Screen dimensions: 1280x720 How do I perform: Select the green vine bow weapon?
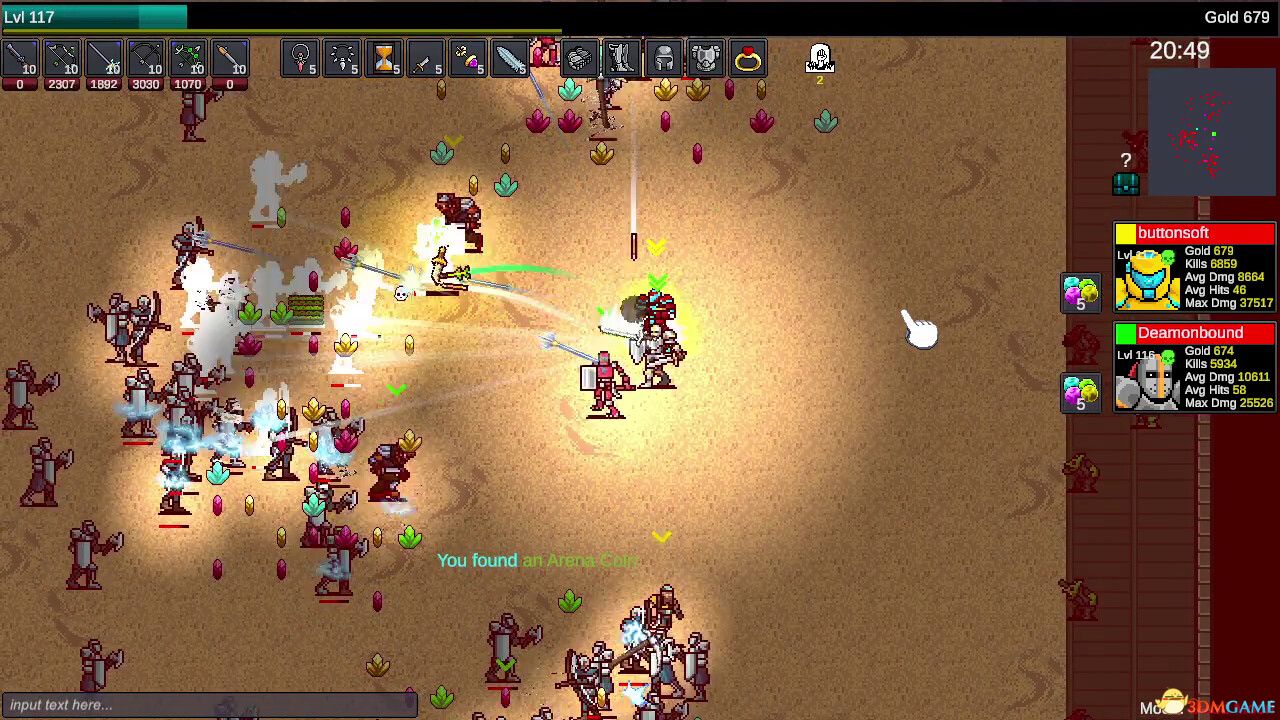pyautogui.click(x=187, y=60)
